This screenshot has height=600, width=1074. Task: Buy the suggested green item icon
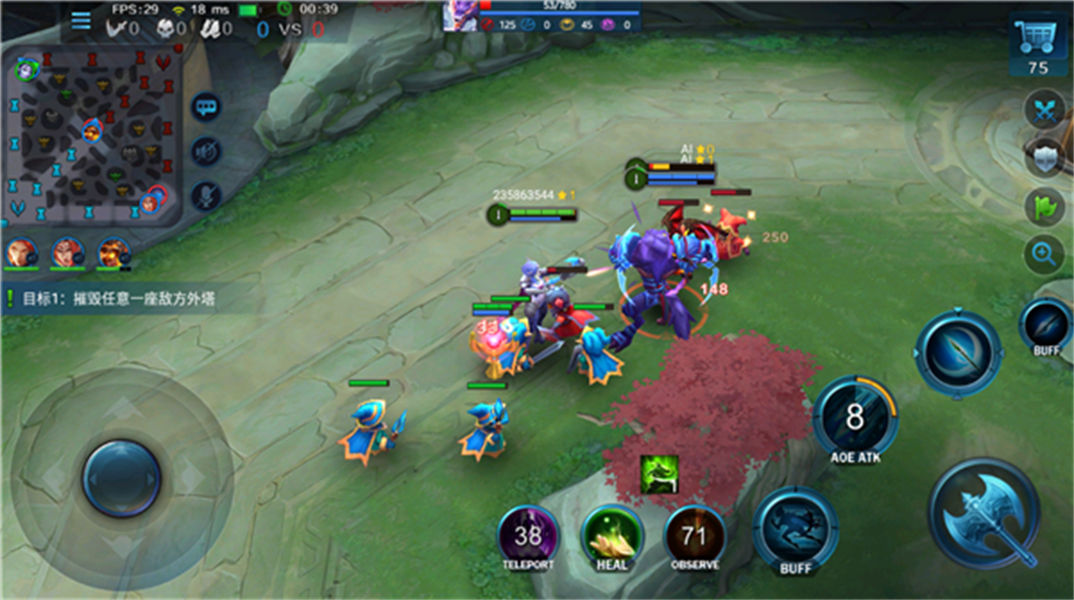[x=659, y=474]
